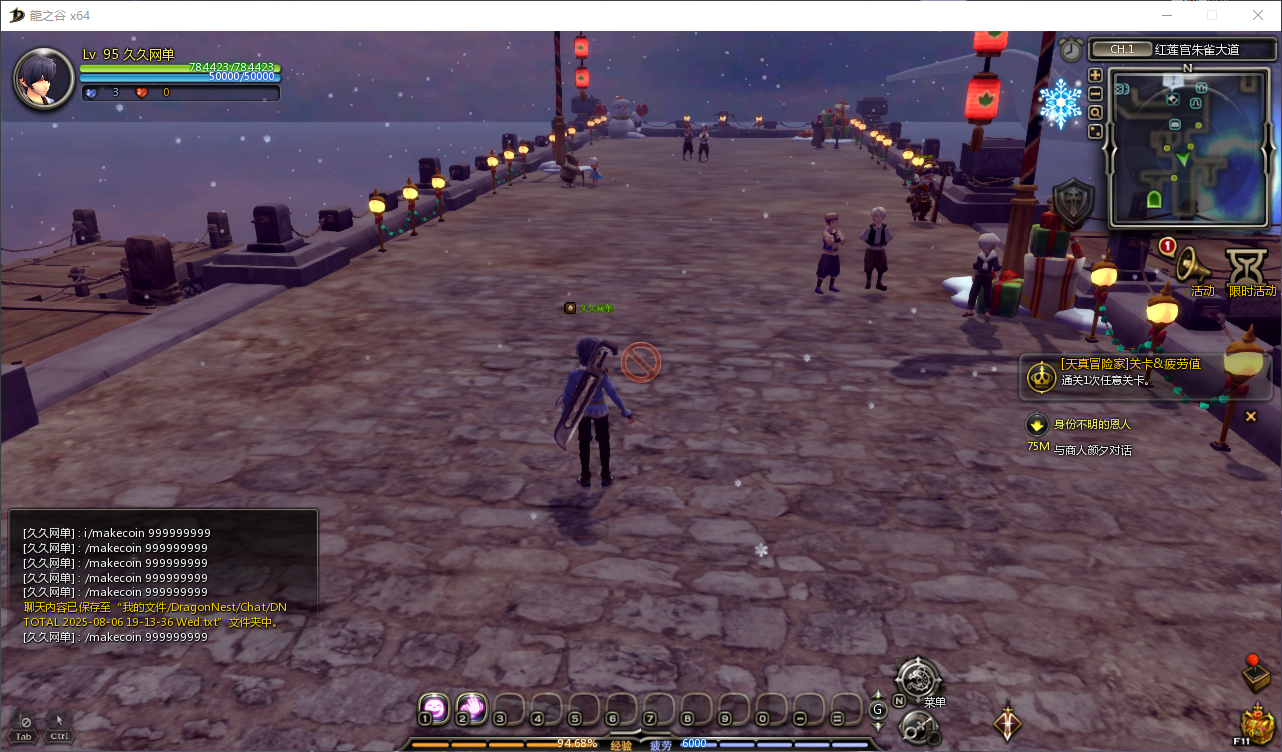Open the minimap view
Screen dimensions: 1282x752
pyautogui.click(x=1187, y=148)
